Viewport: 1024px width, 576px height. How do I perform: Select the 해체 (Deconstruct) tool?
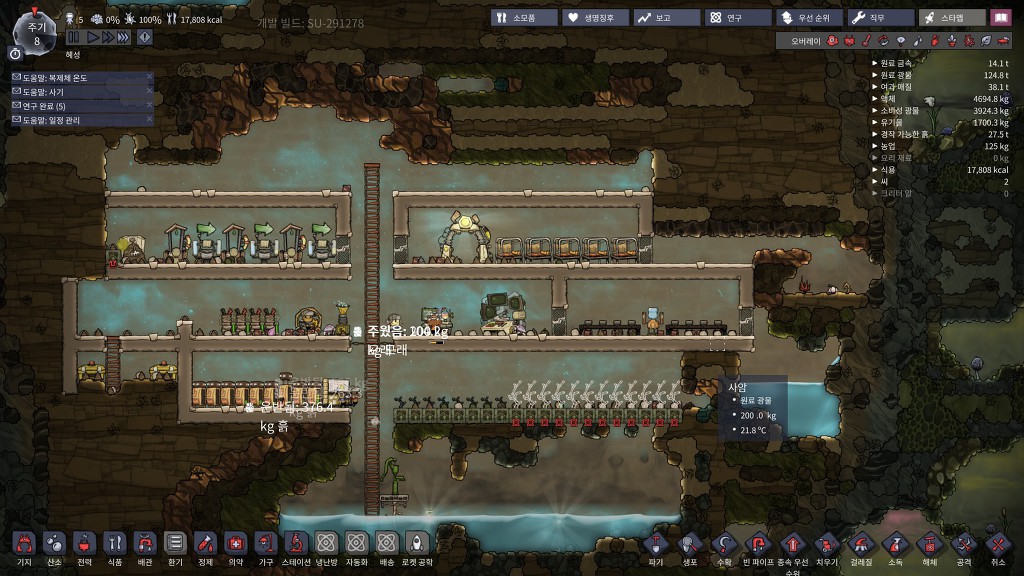coord(929,545)
